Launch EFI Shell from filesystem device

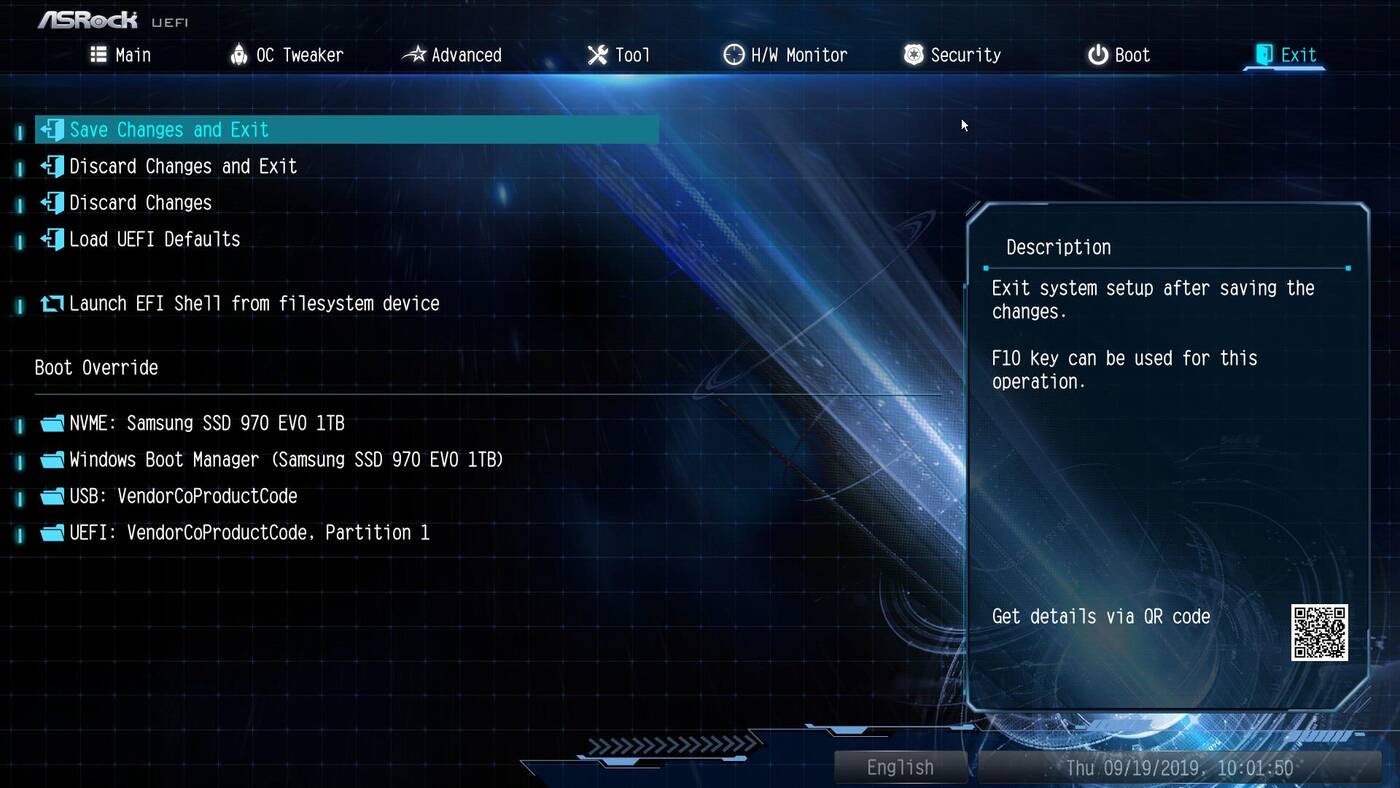click(x=254, y=303)
